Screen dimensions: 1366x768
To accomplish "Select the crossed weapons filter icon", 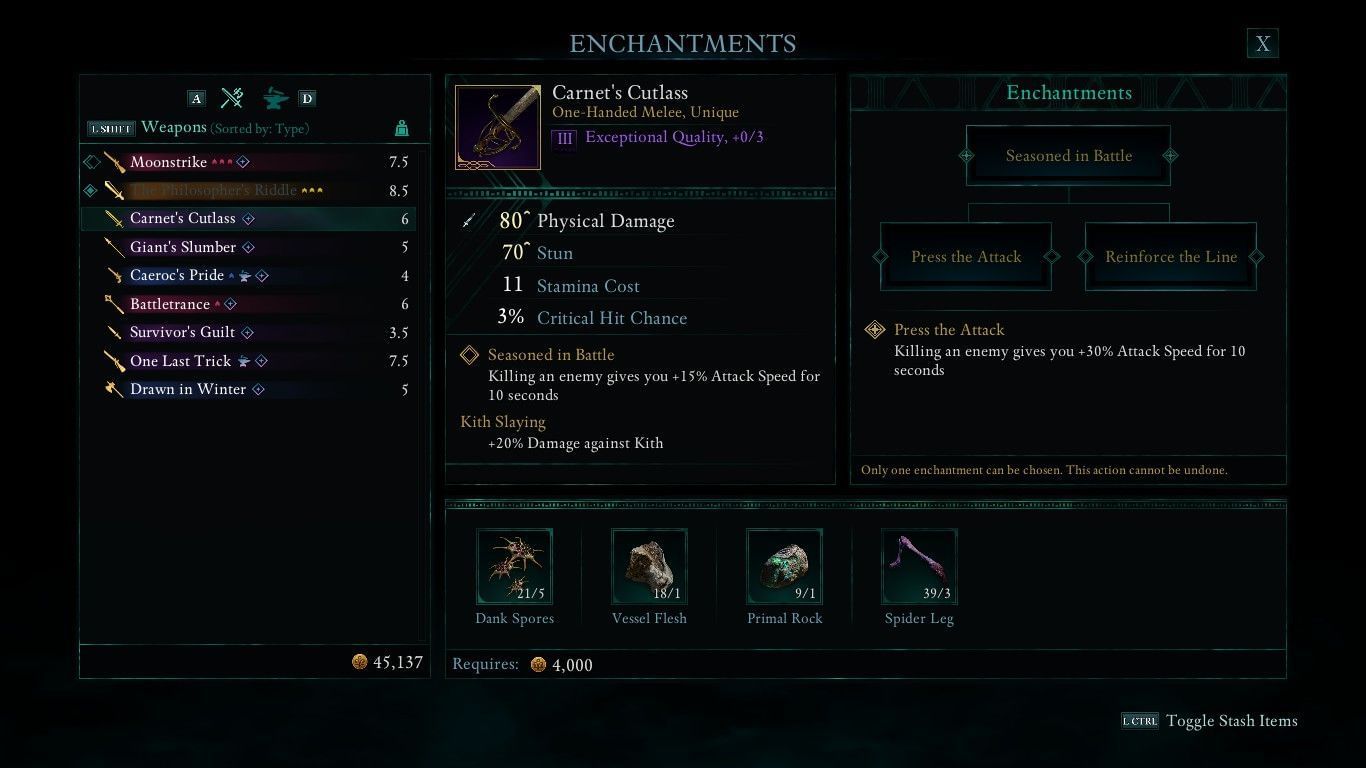I will click(x=232, y=98).
